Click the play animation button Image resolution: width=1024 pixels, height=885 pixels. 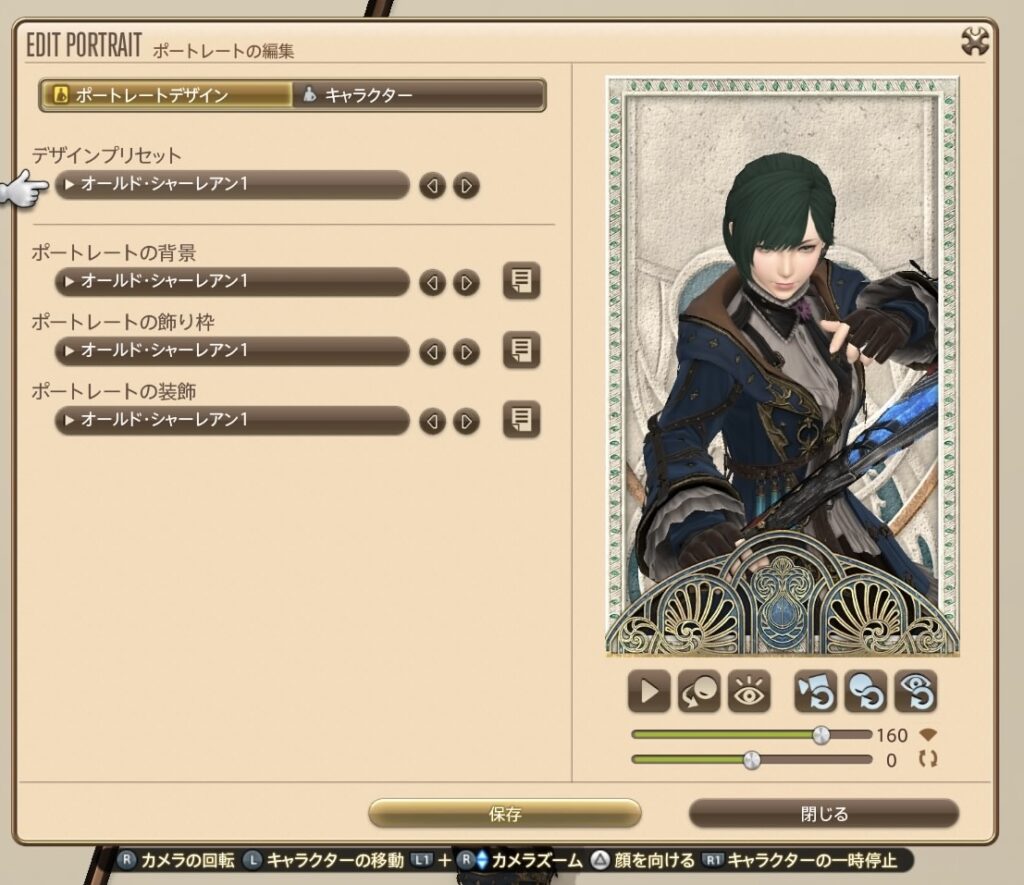pos(649,692)
